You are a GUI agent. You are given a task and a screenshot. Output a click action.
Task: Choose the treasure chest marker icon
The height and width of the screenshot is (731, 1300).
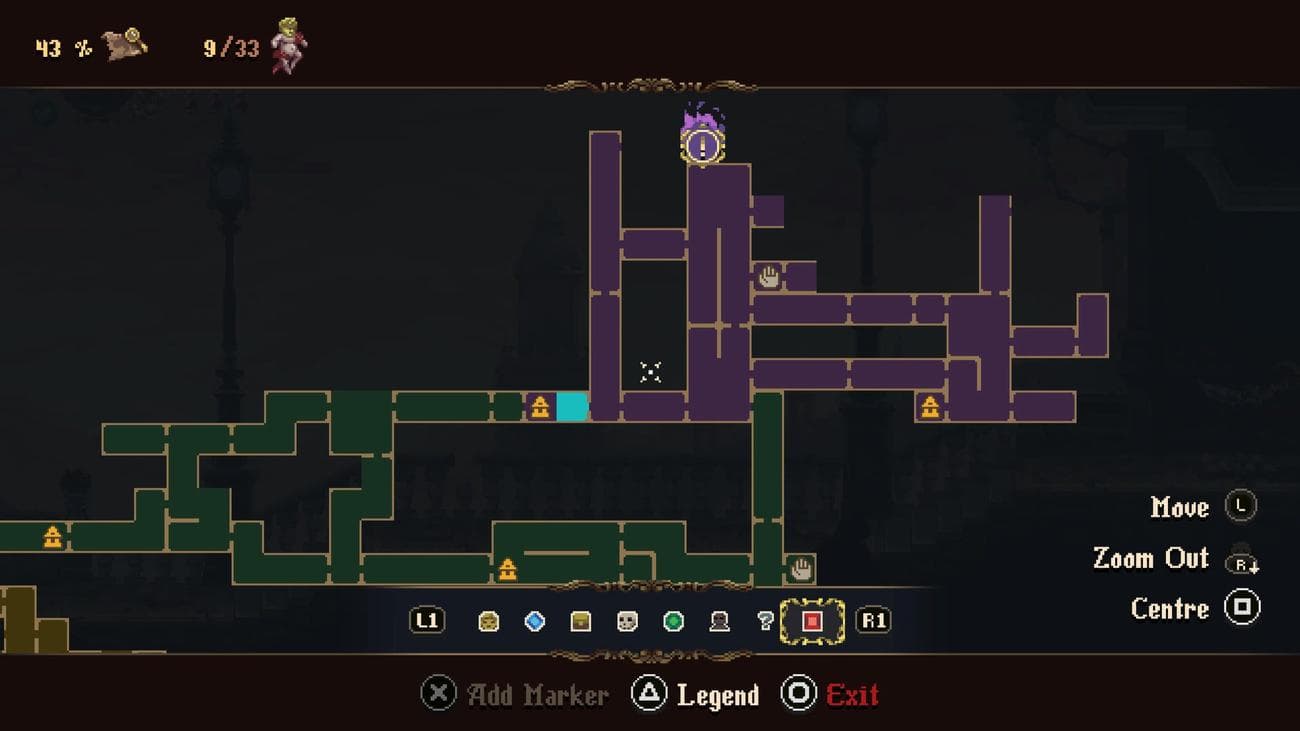click(583, 620)
